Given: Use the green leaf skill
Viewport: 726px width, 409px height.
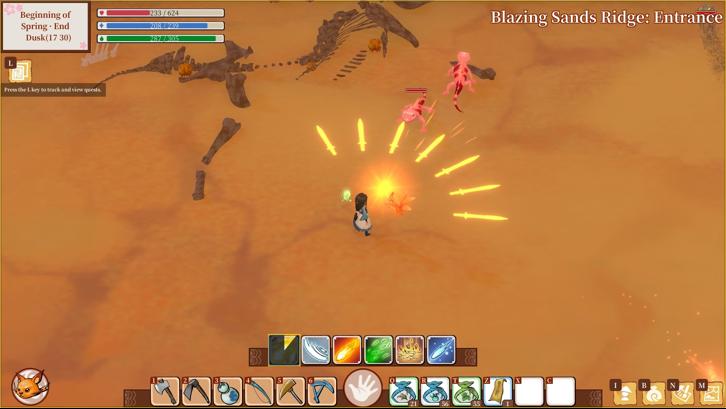Looking at the screenshot, I should click(x=378, y=350).
